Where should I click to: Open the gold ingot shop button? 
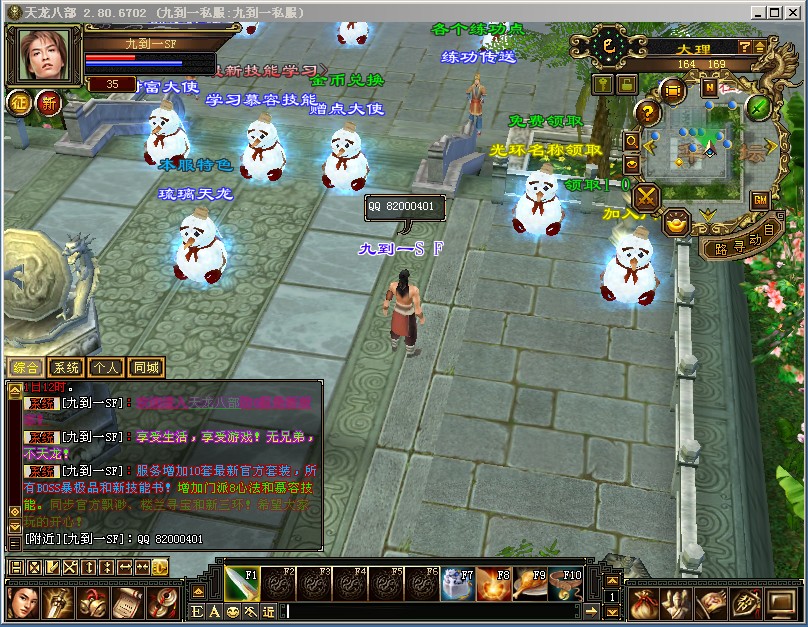pyautogui.click(x=678, y=221)
